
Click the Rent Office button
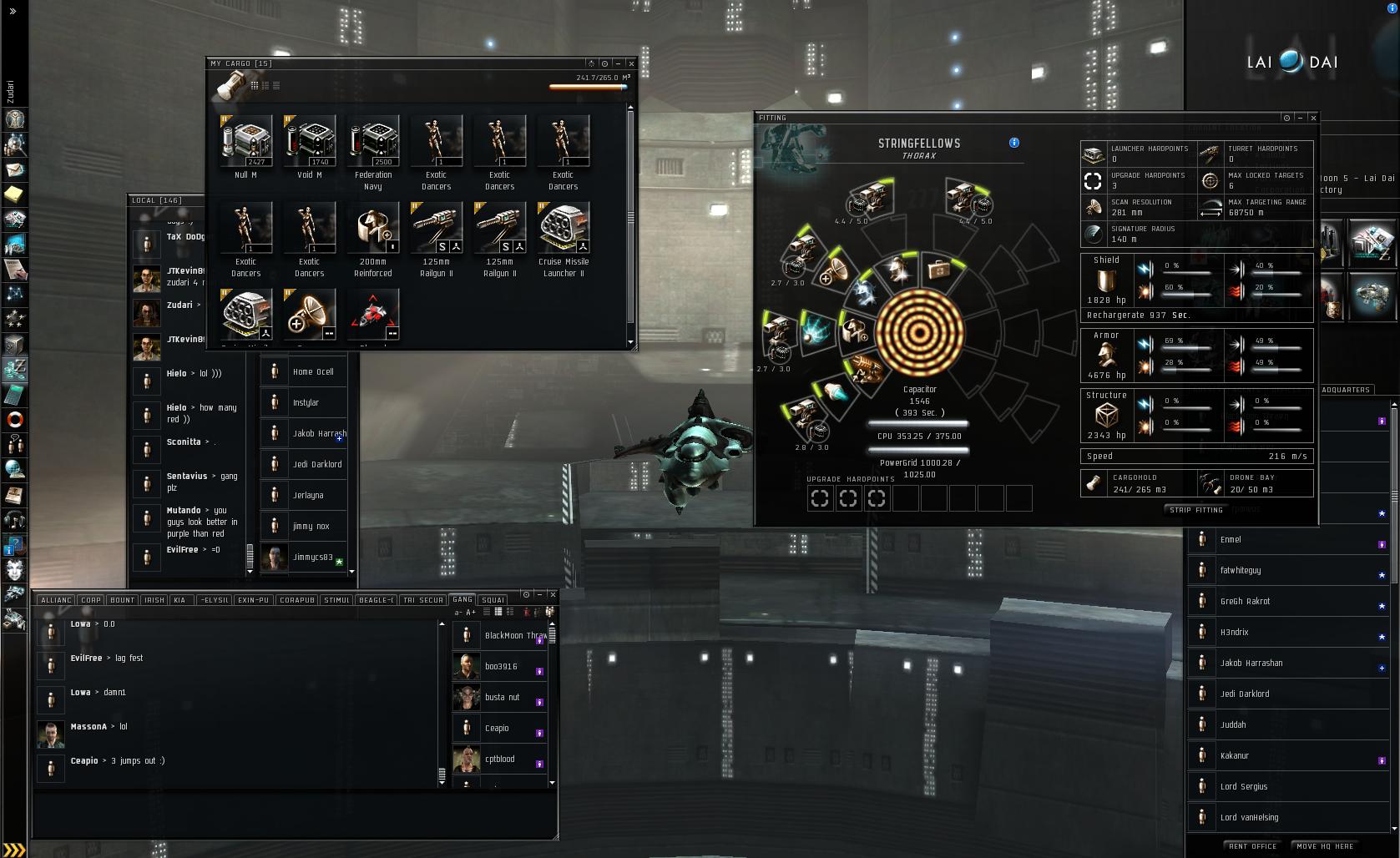[x=1252, y=846]
